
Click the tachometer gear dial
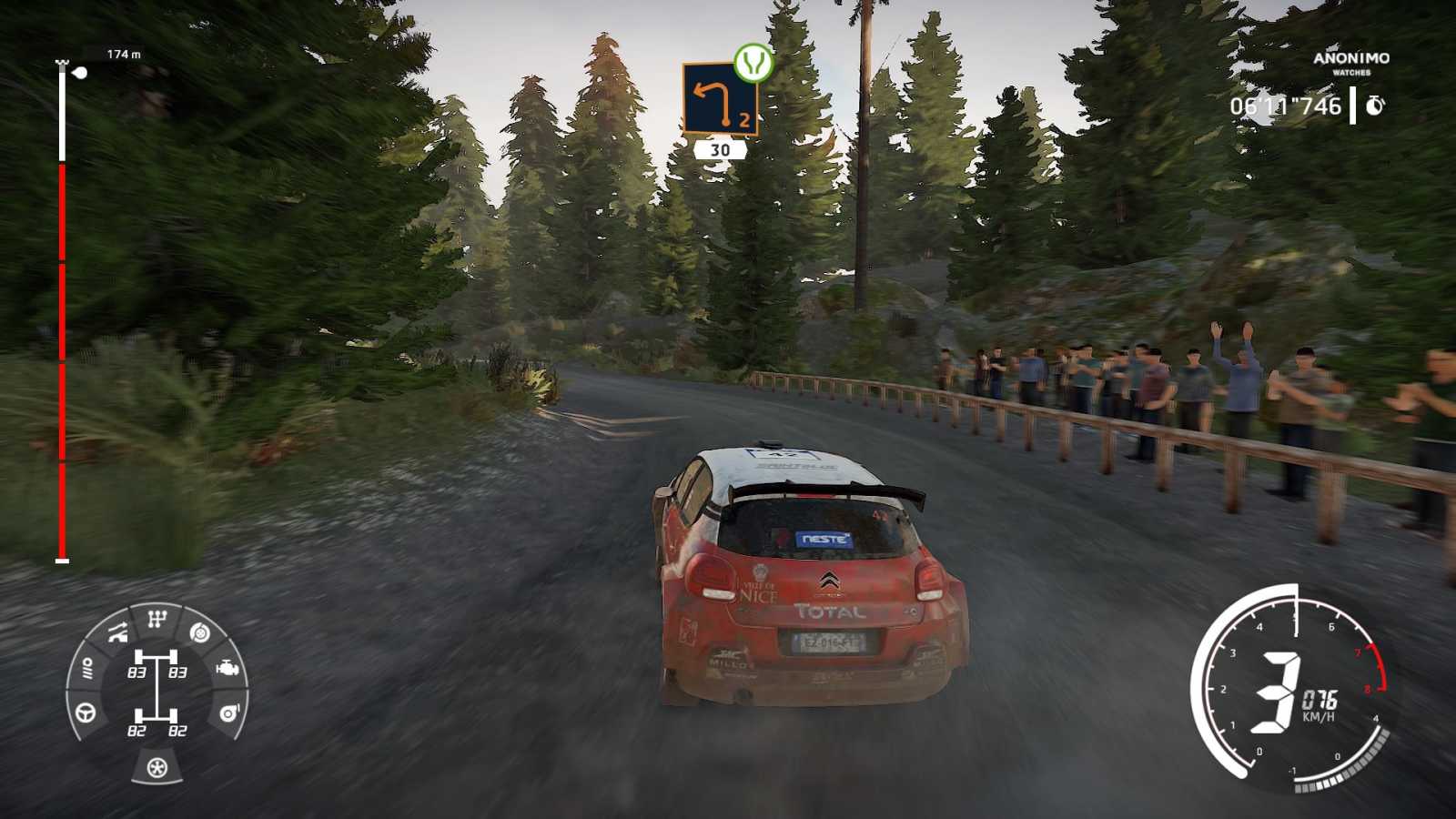click(x=1292, y=693)
